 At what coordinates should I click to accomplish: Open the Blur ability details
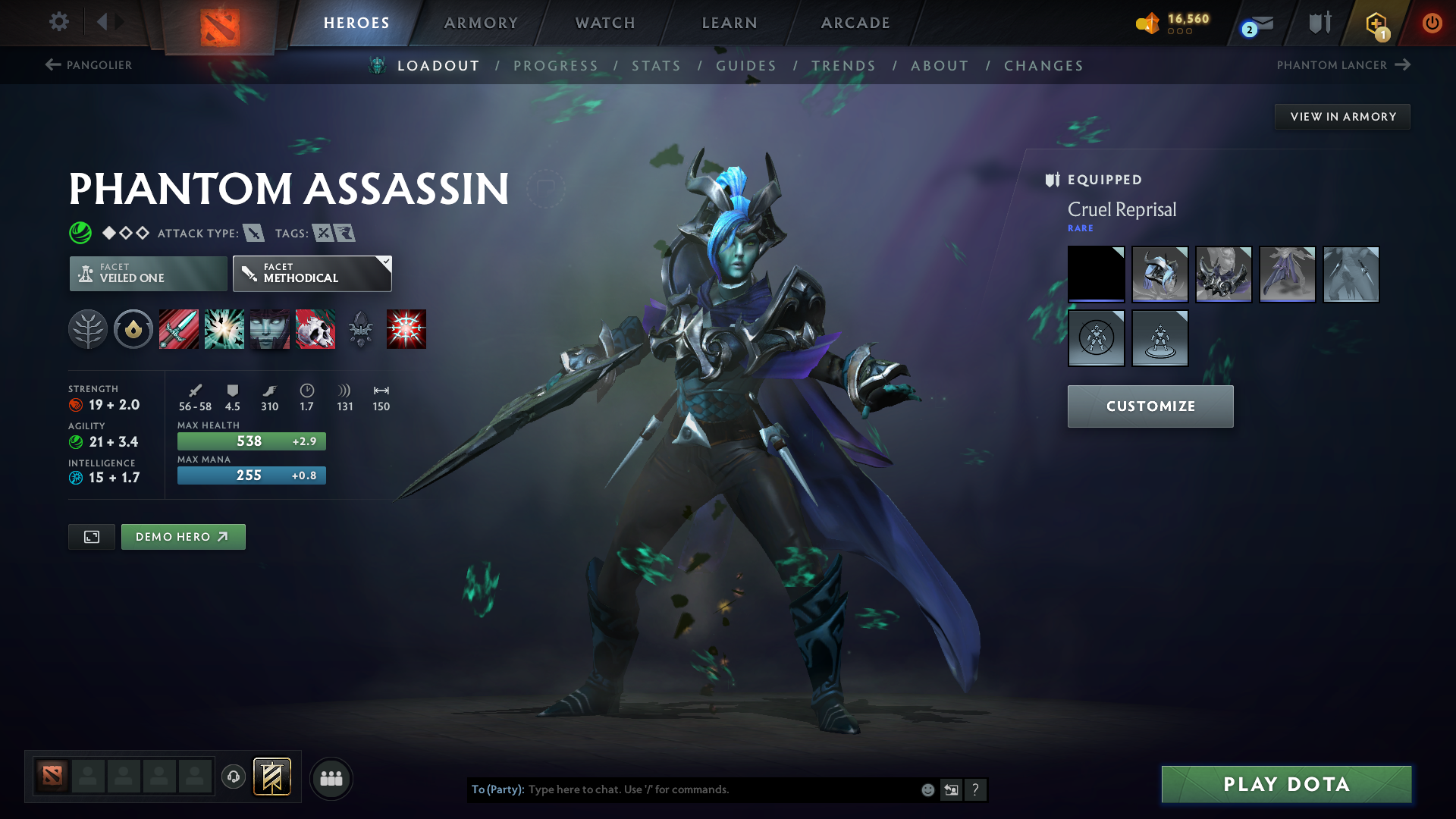270,329
